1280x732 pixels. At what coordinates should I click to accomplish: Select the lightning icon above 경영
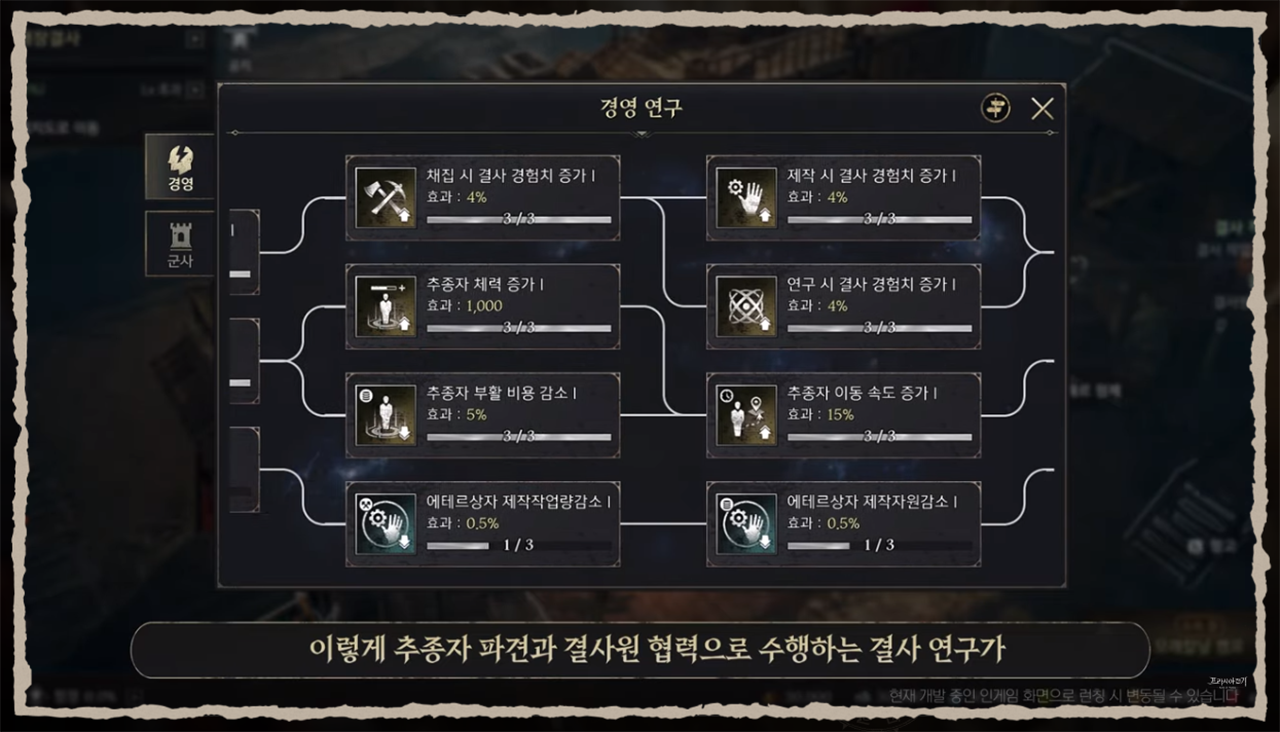point(179,158)
